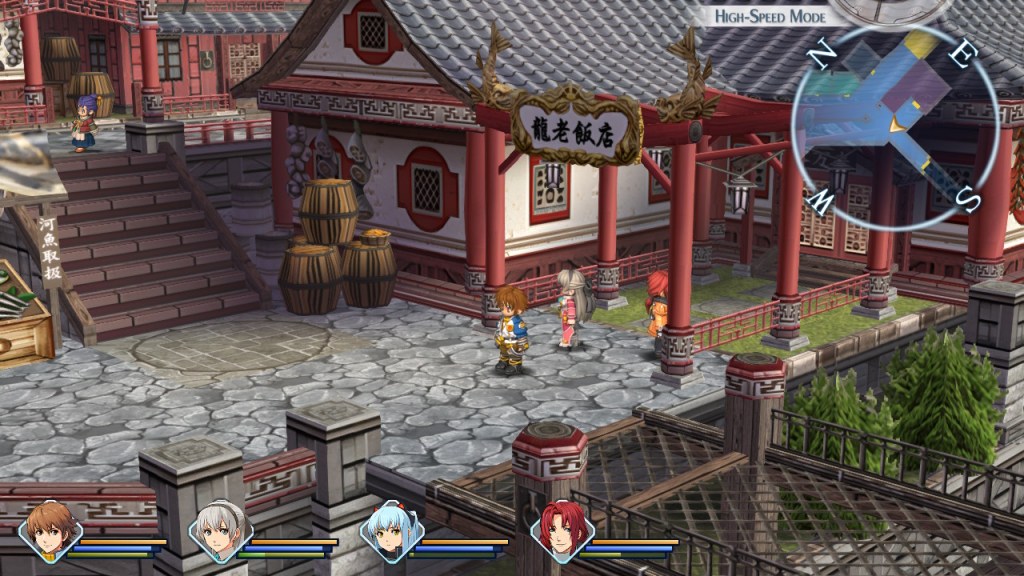Click the circular compass minimap
This screenshot has width=1024, height=576.
(x=895, y=126)
